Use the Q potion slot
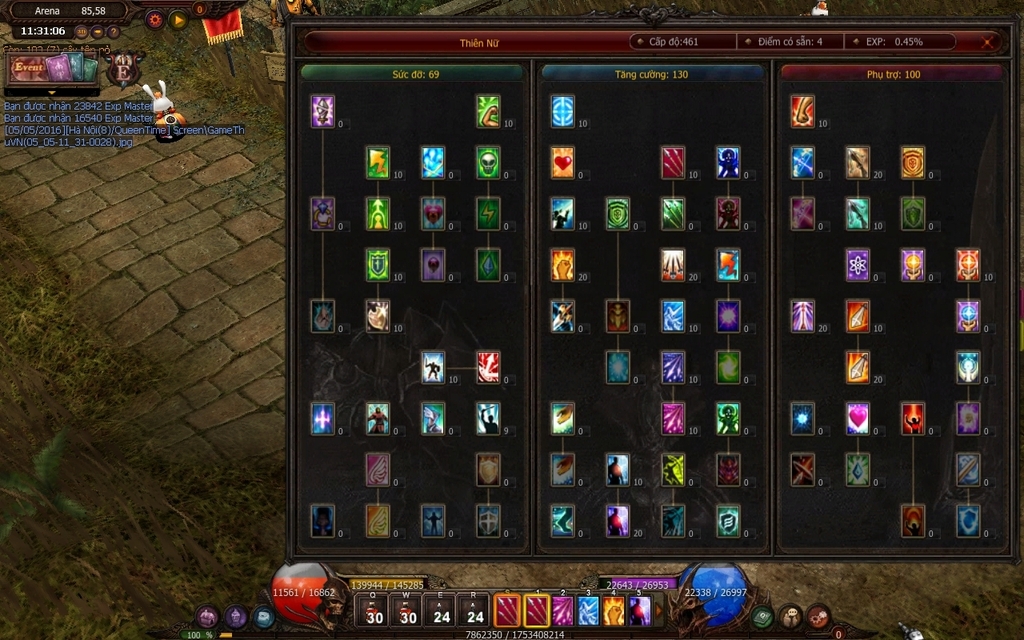Image resolution: width=1024 pixels, height=640 pixels. (374, 611)
